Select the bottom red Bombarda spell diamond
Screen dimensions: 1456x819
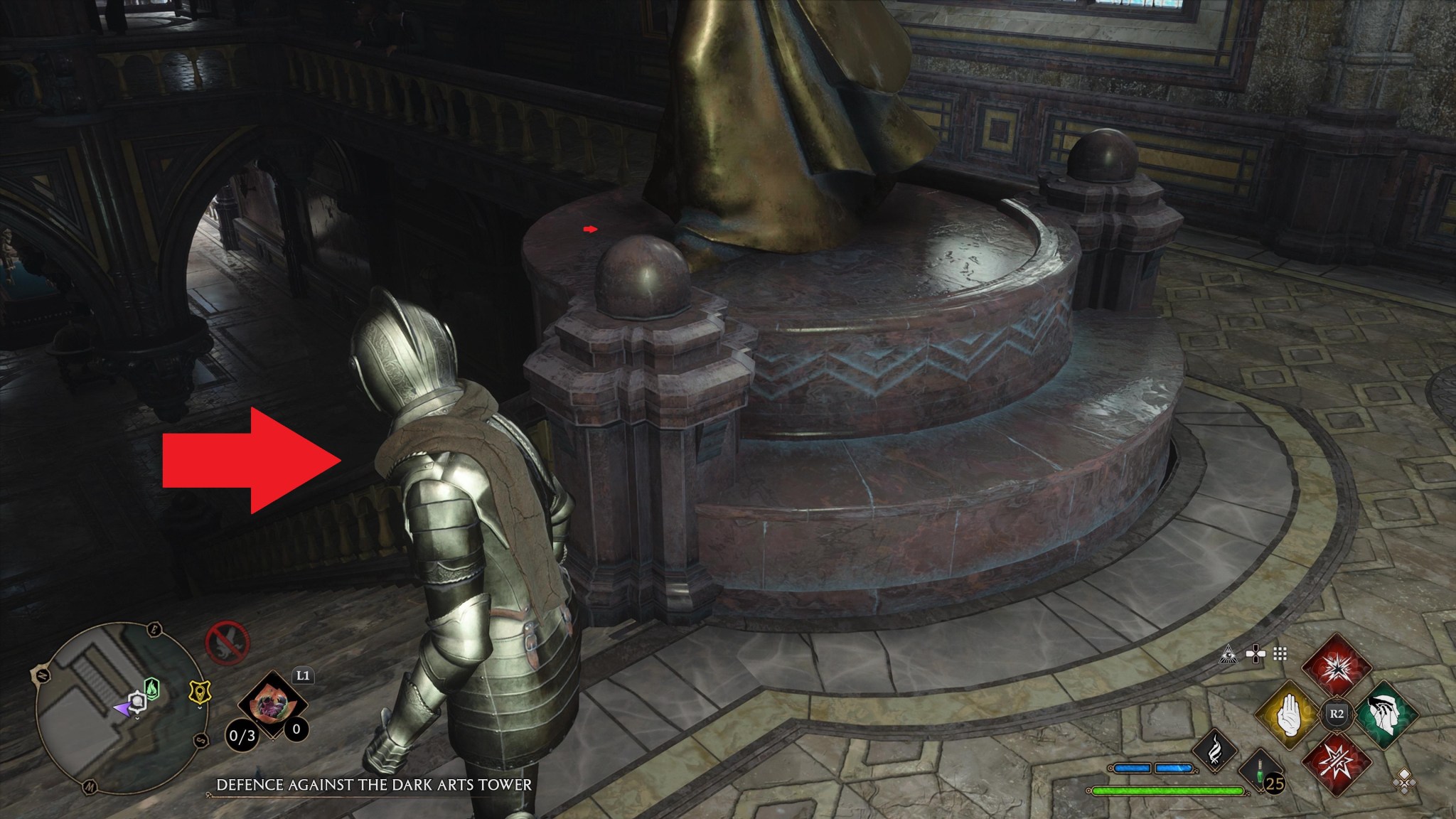pos(1337,763)
